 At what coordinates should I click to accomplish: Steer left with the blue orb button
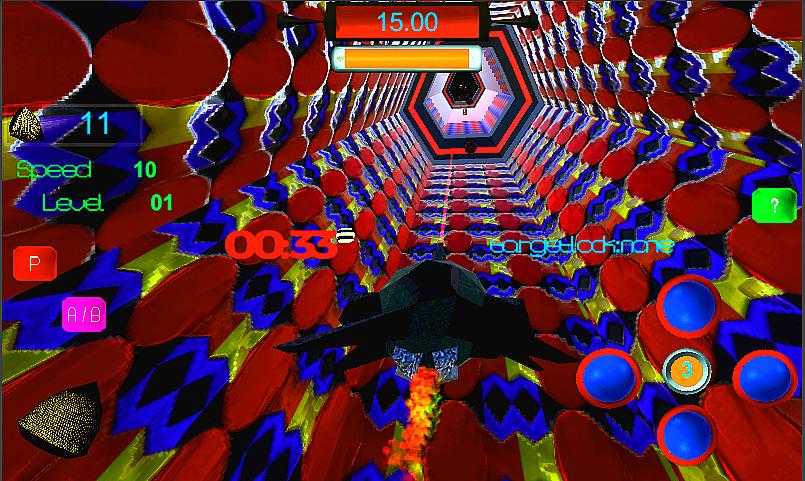coord(610,375)
